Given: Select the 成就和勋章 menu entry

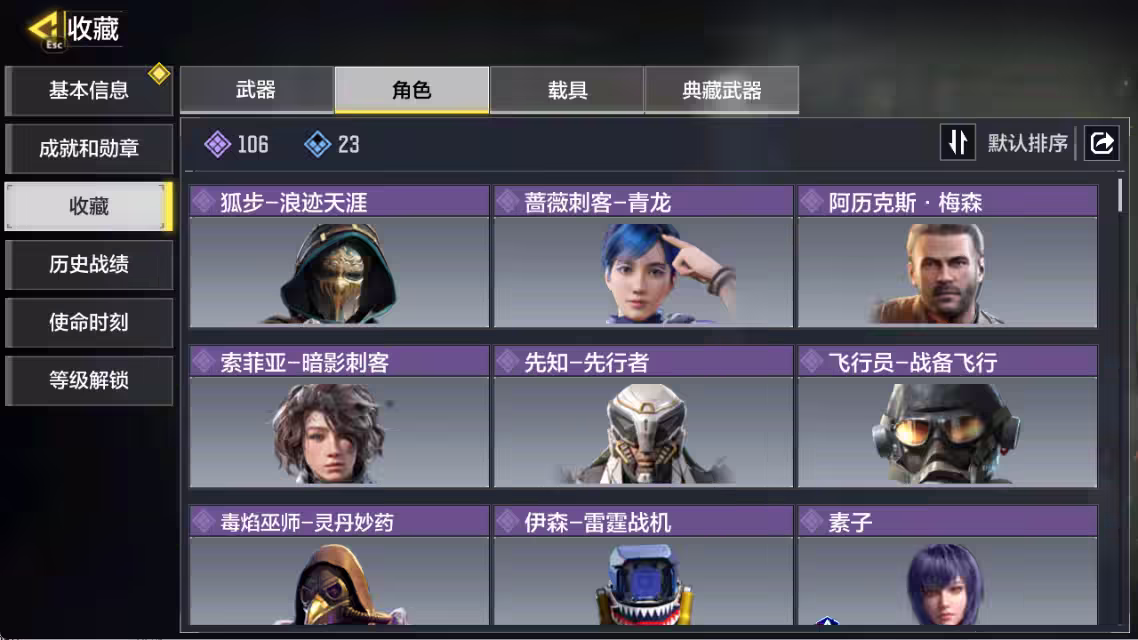Looking at the screenshot, I should click(x=89, y=149).
